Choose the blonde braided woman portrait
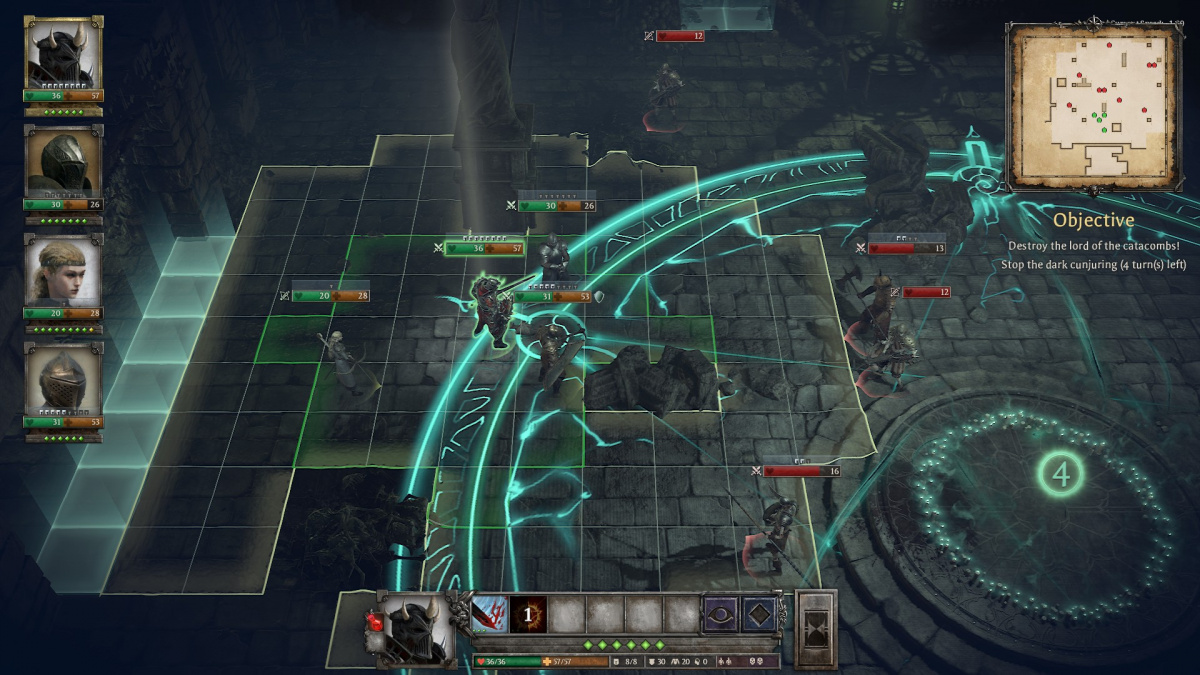Viewport: 1200px width, 675px height. [x=64, y=270]
